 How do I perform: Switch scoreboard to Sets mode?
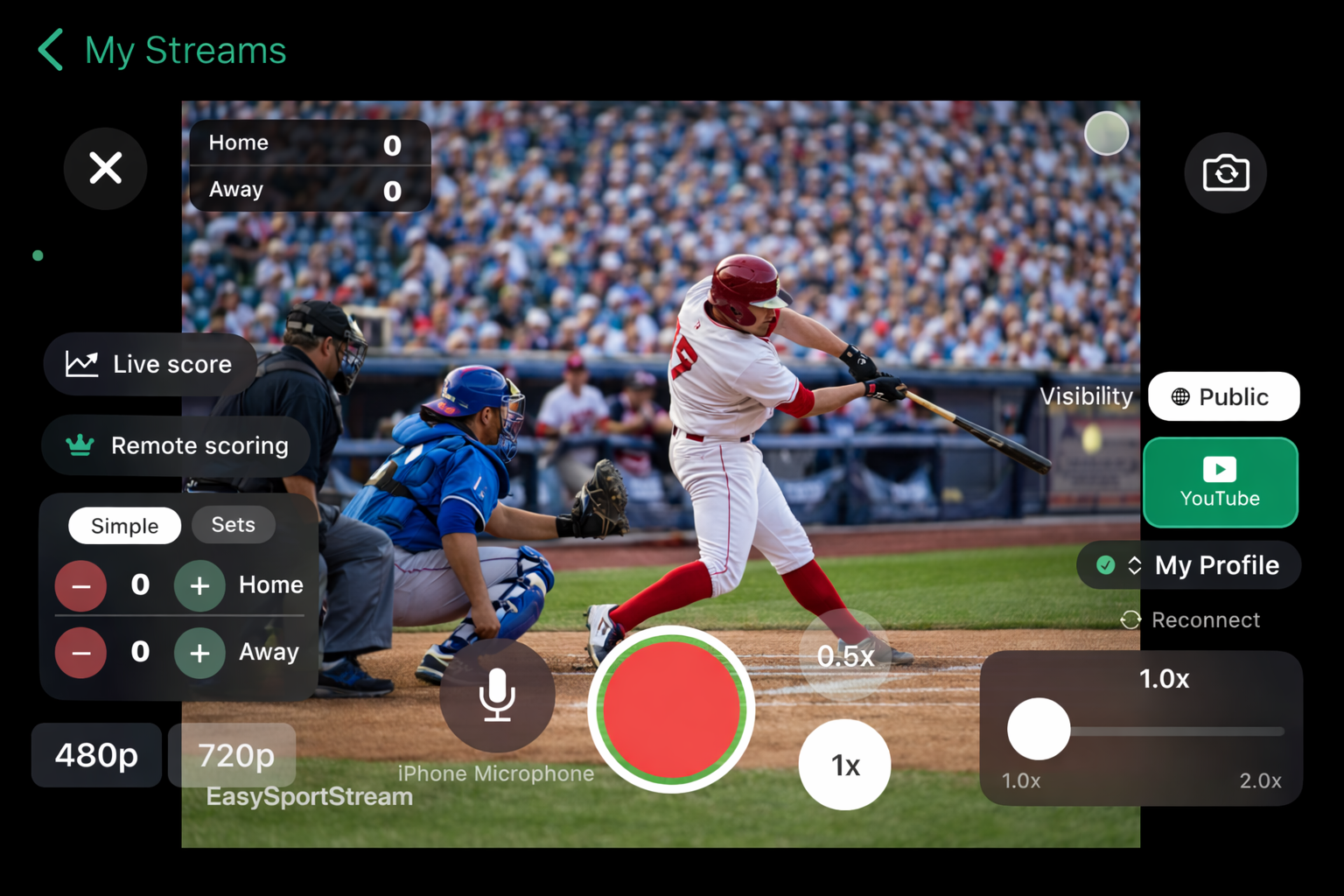233,524
